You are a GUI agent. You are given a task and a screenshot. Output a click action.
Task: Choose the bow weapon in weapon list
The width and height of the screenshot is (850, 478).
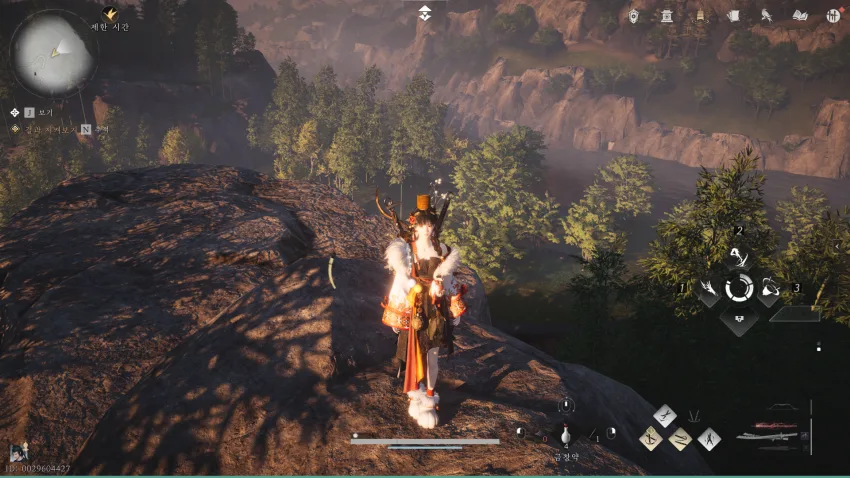tap(781, 408)
